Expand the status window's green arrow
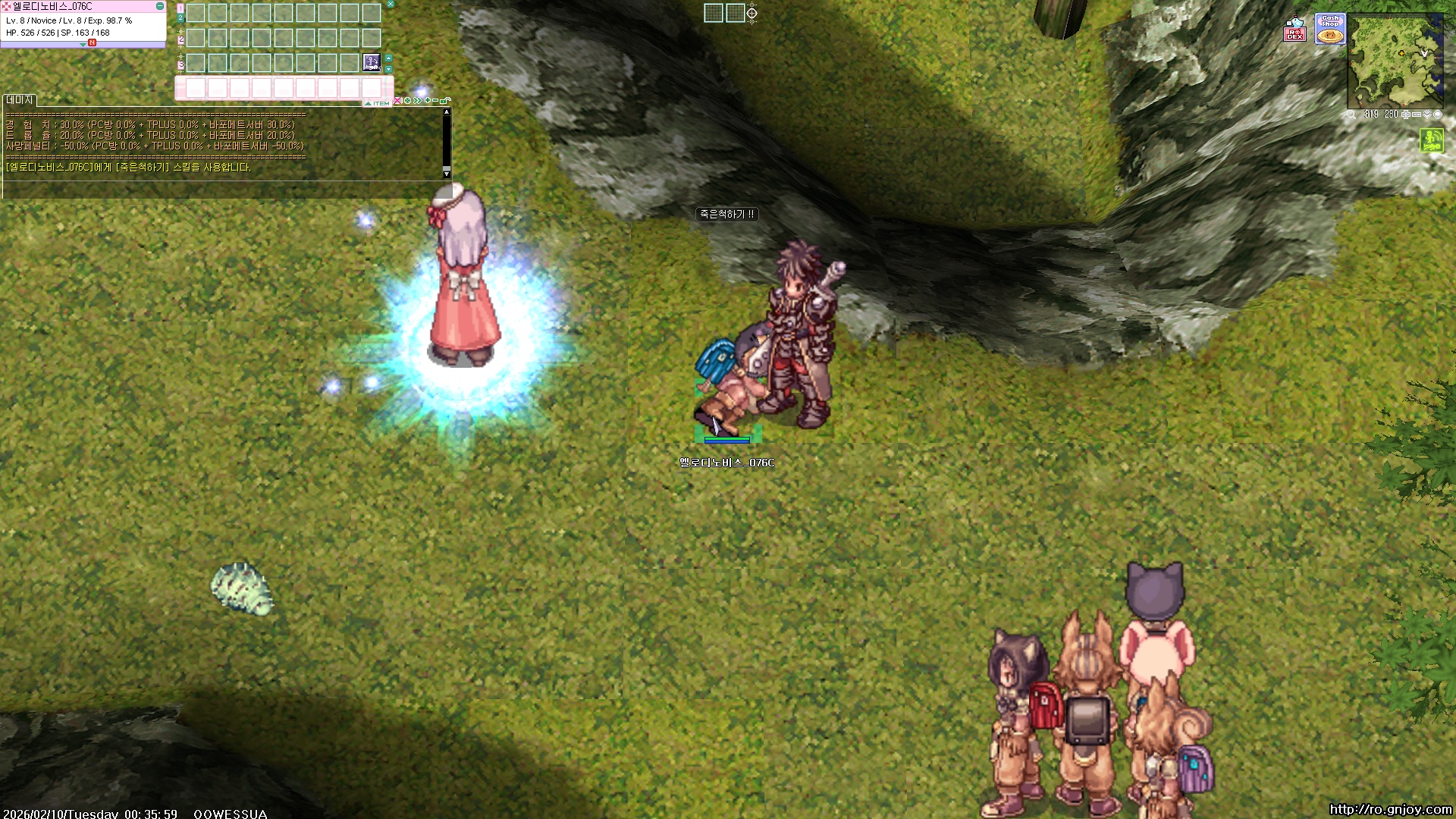 (x=83, y=45)
